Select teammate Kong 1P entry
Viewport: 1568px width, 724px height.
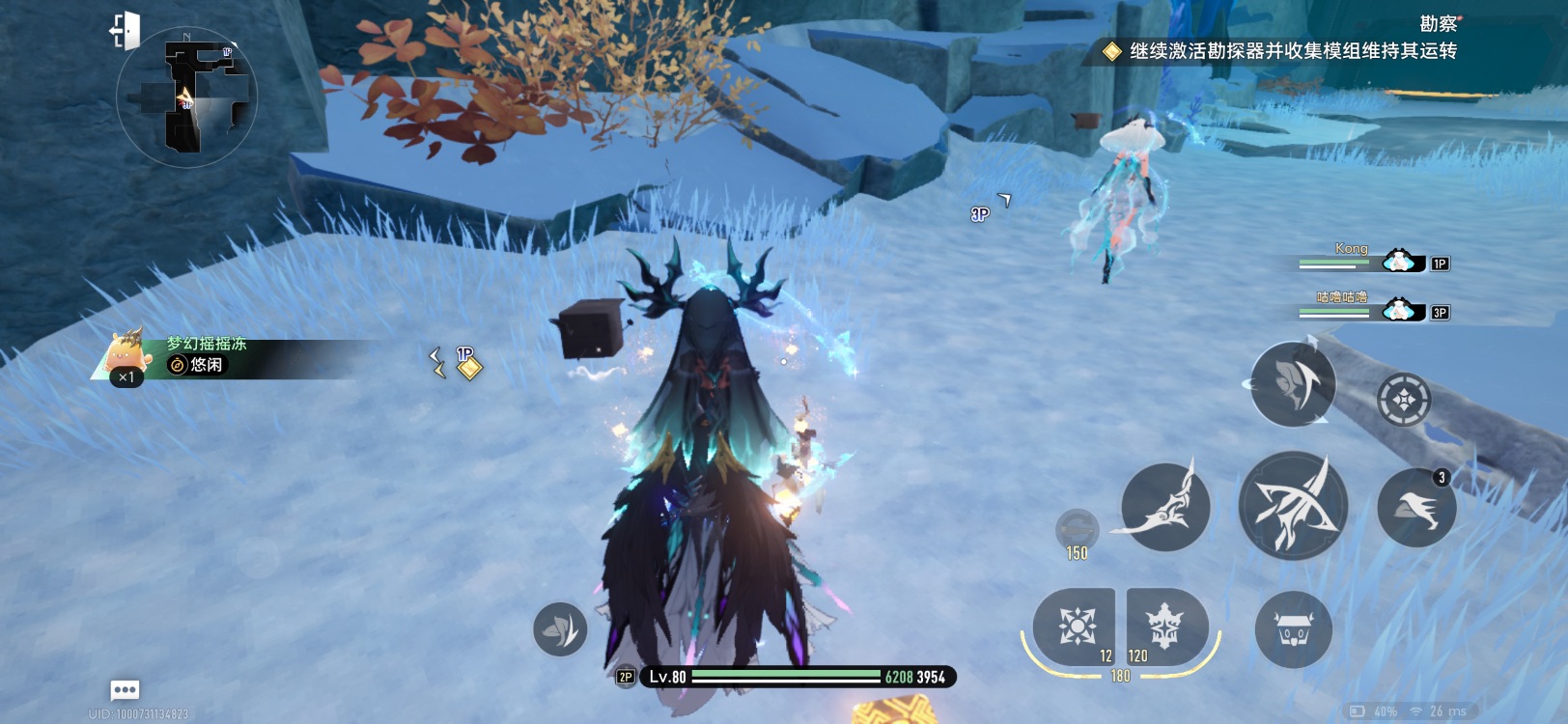(x=1373, y=260)
